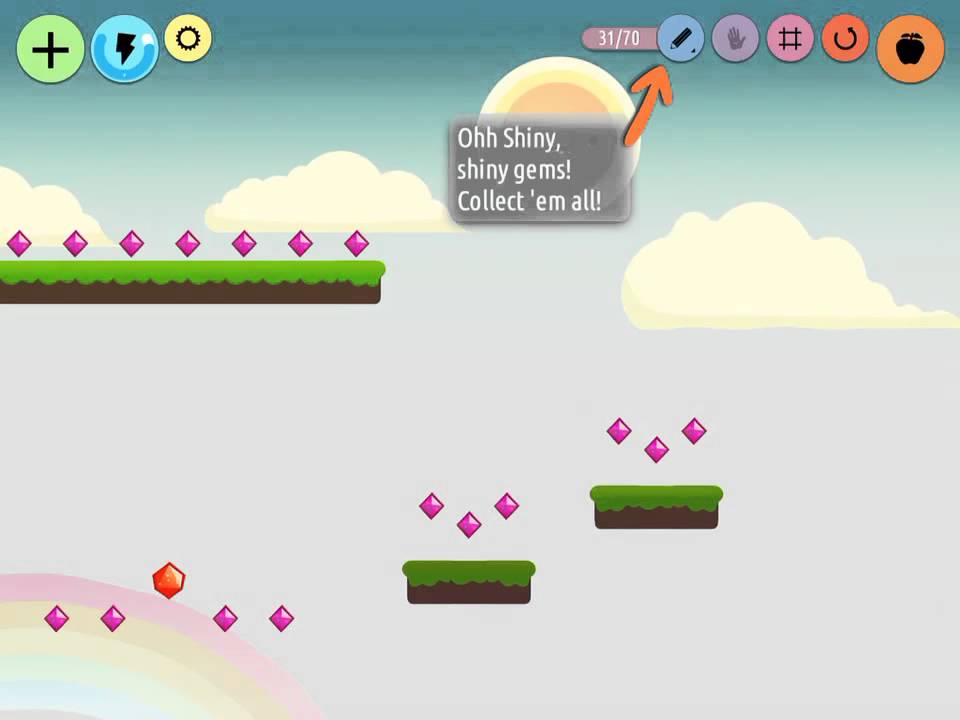Click the orange undo arrow button
Image resolution: width=960 pixels, height=720 pixels.
(845, 40)
